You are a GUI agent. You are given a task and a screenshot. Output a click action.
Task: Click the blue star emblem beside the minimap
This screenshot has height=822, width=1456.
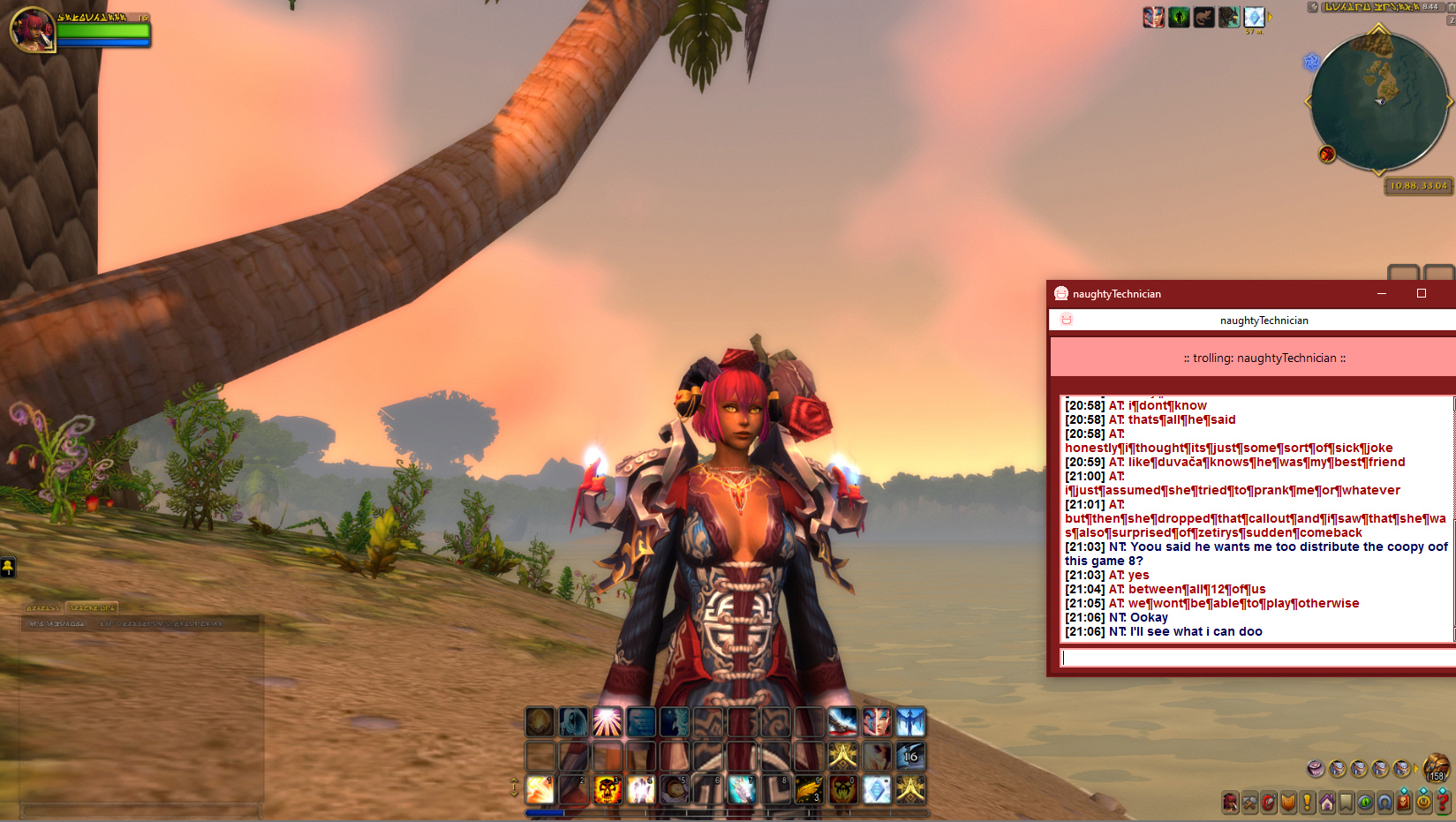(x=1311, y=62)
